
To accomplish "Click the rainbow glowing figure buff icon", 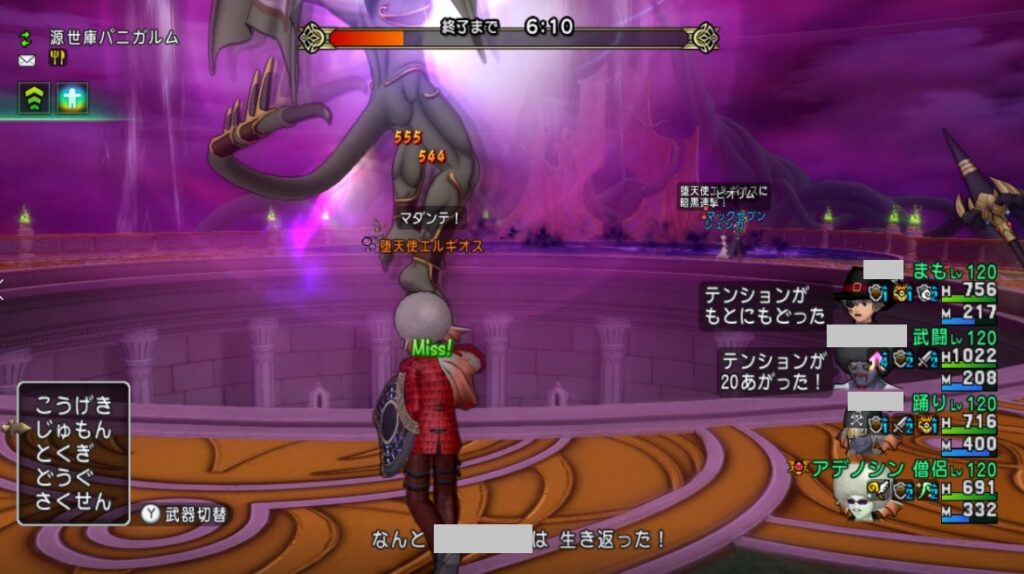I will click(x=72, y=98).
